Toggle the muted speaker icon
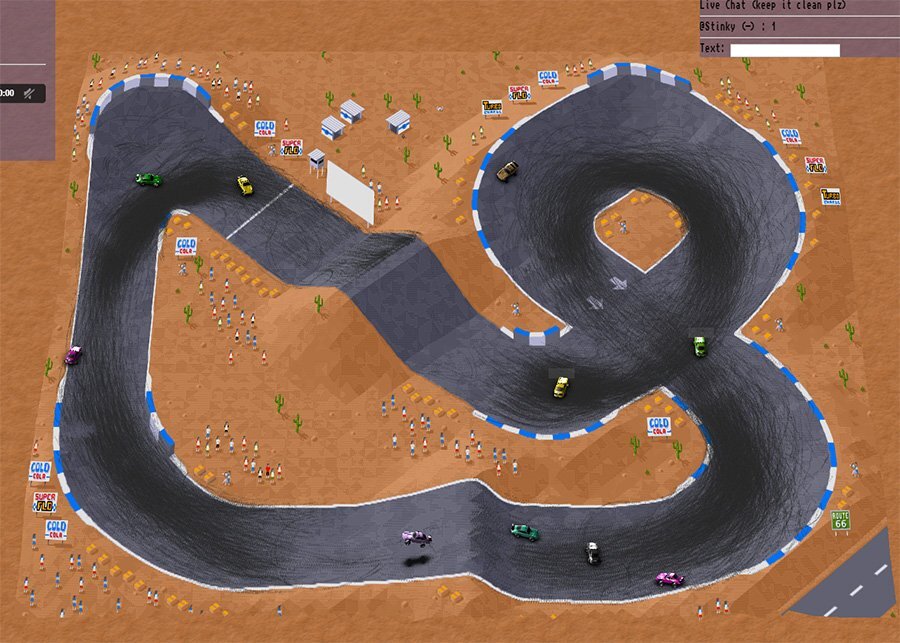Screen dimensions: 900x643 (x=31, y=94)
